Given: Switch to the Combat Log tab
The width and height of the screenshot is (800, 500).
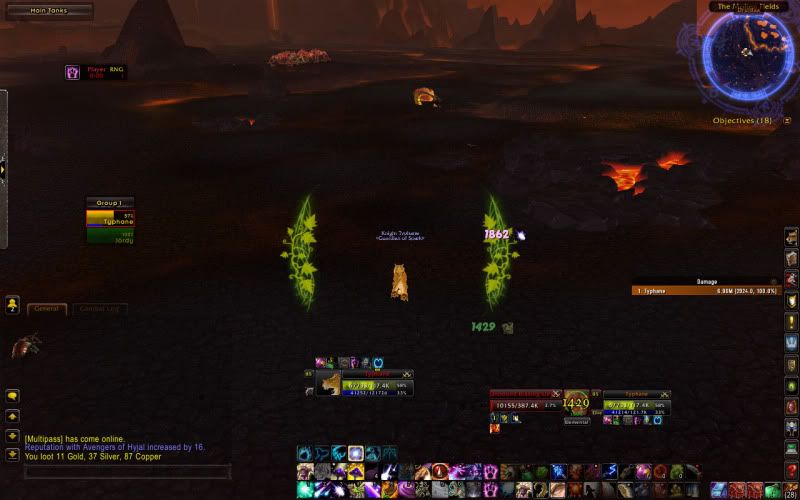Looking at the screenshot, I should point(98,309).
